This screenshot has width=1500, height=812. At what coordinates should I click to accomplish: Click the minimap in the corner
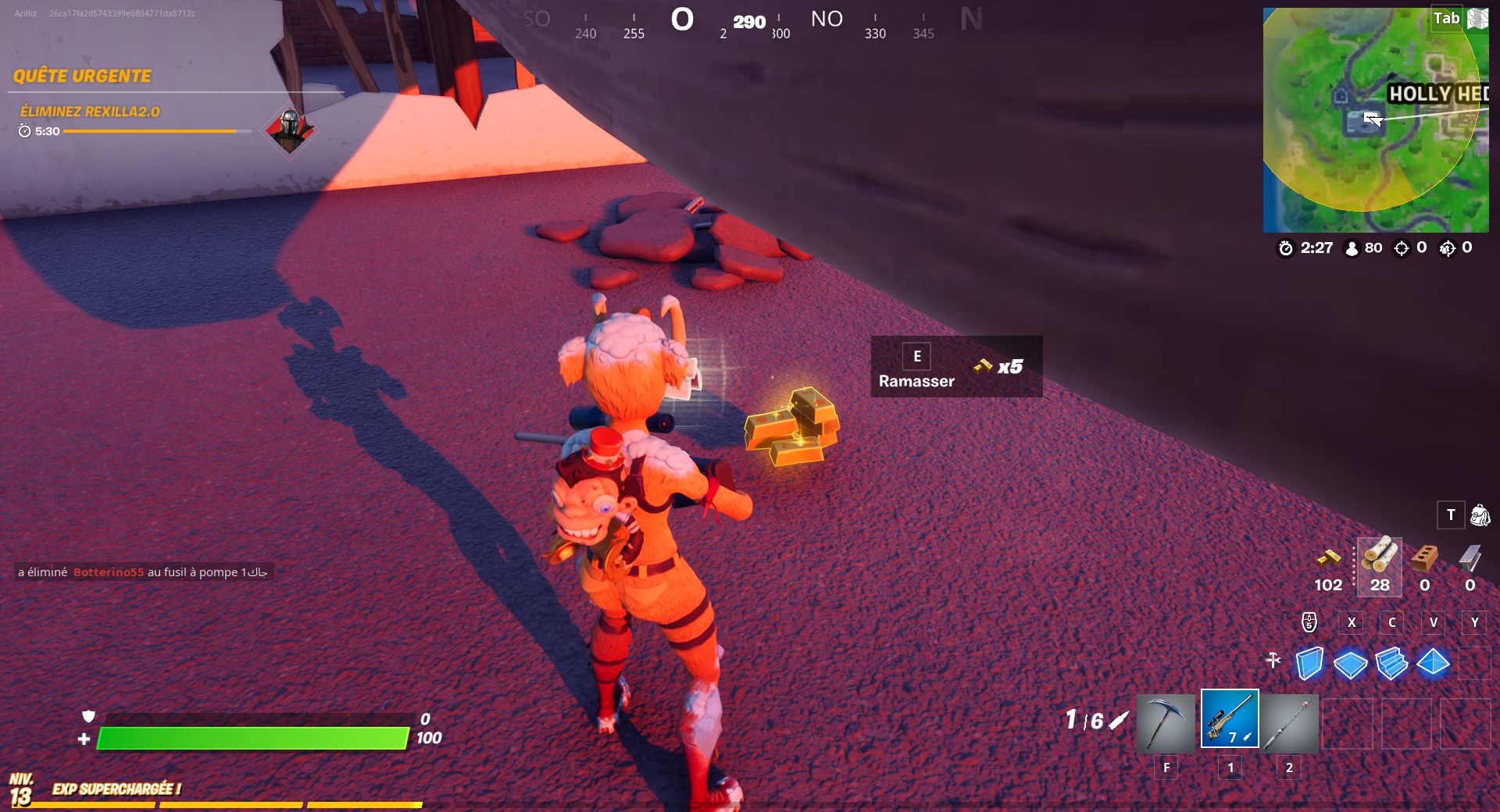pyautogui.click(x=1377, y=117)
